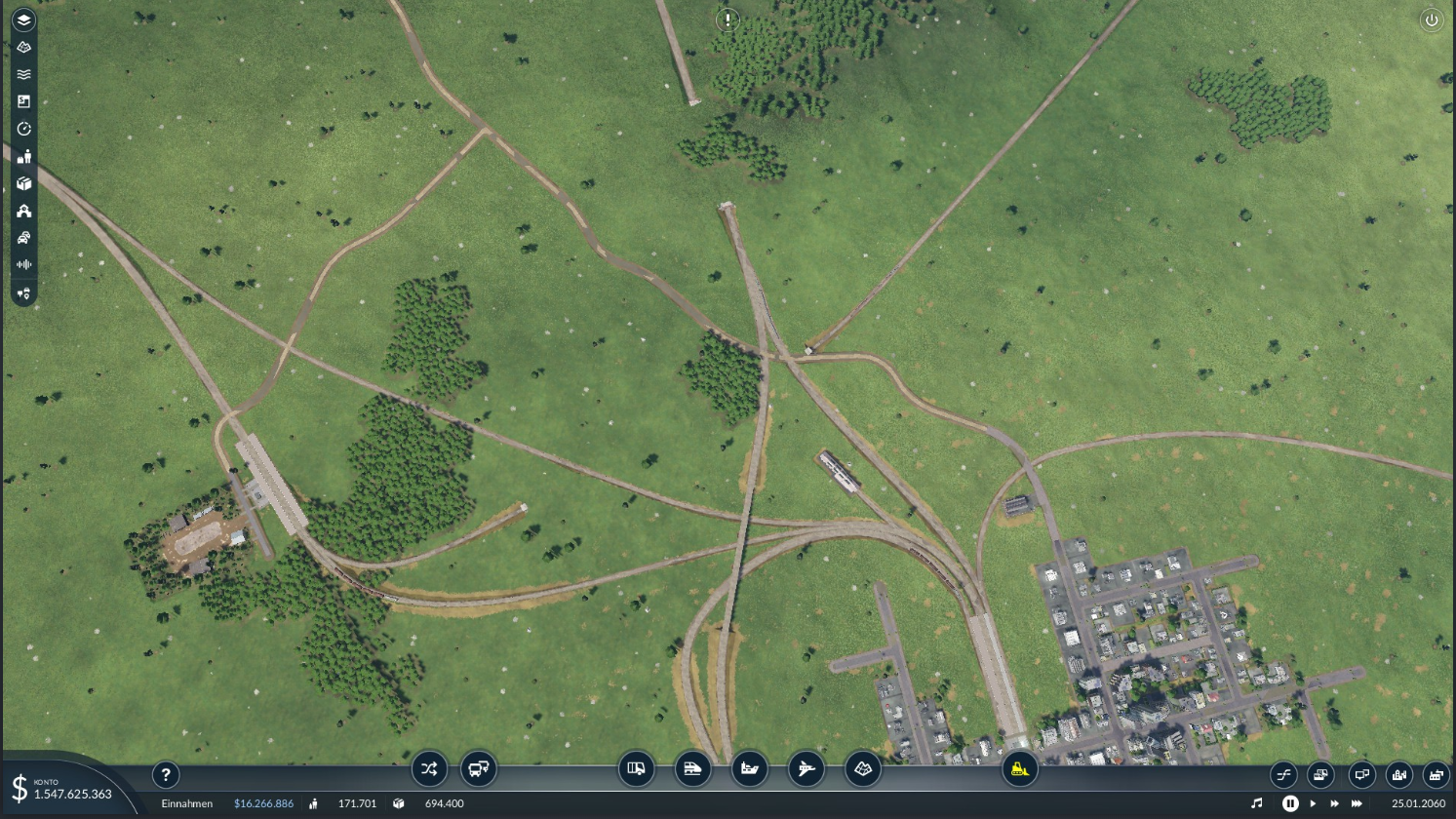Select the train rail construction menu
This screenshot has width=1456, height=819.
[x=692, y=769]
